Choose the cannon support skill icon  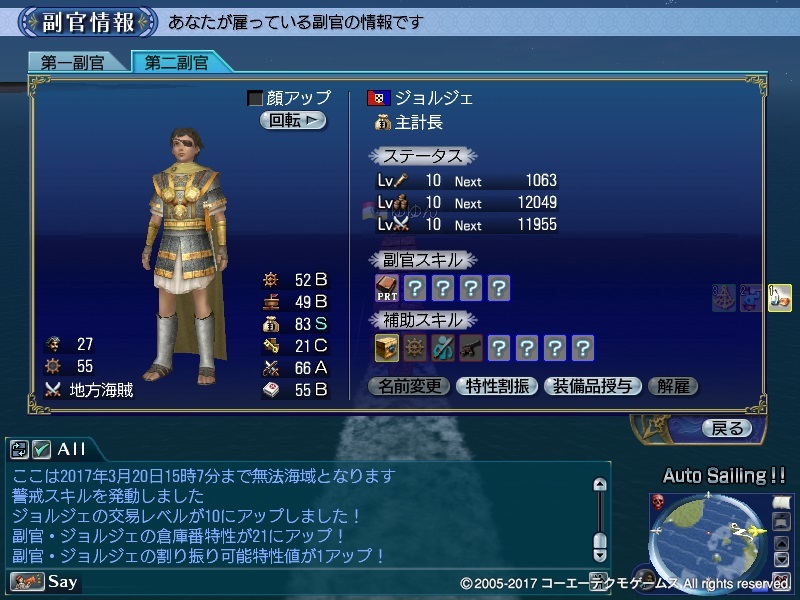[x=470, y=348]
